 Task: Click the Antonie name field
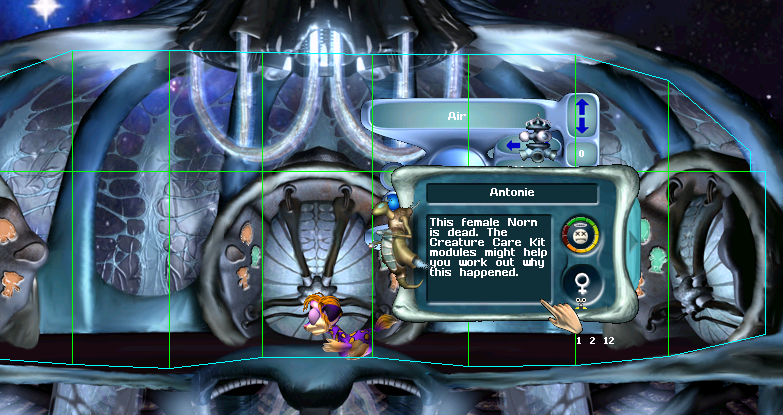pyautogui.click(x=511, y=193)
